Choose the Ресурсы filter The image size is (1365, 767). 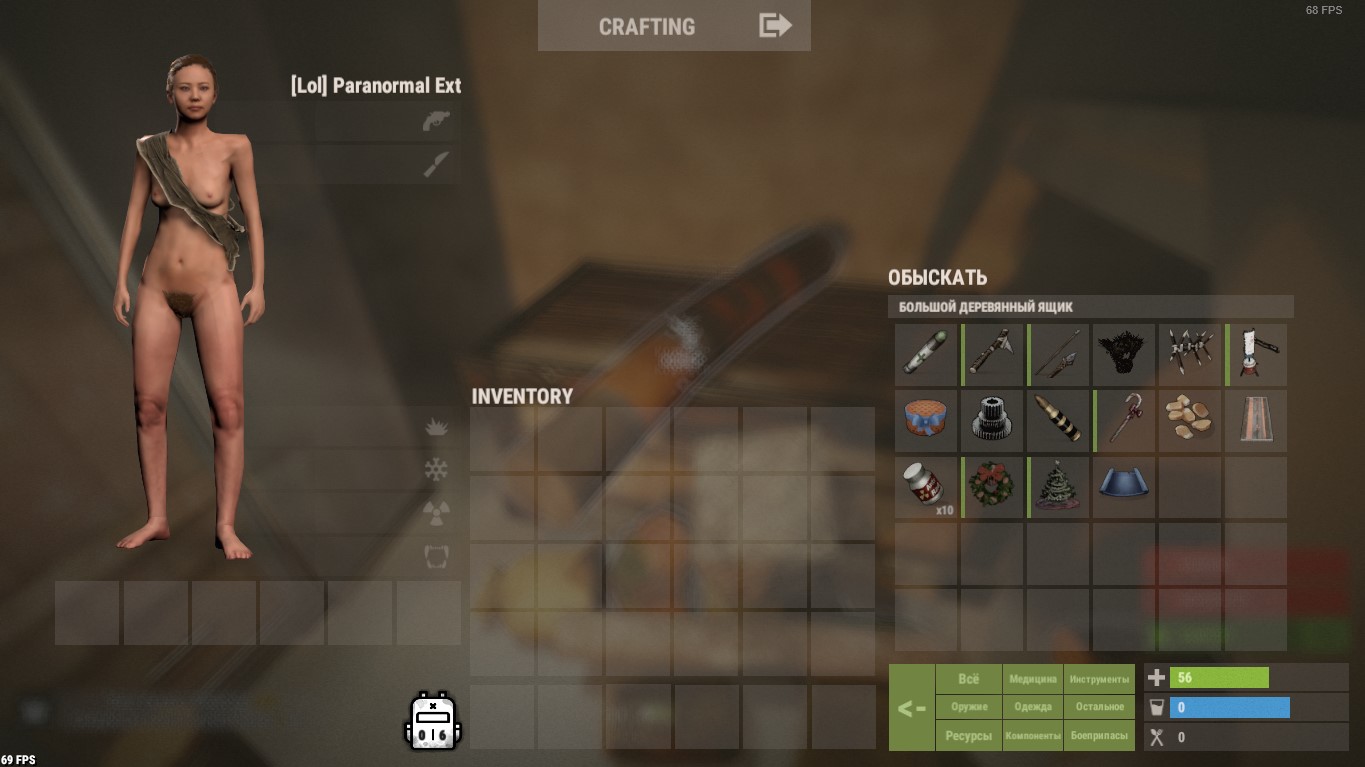tap(969, 736)
